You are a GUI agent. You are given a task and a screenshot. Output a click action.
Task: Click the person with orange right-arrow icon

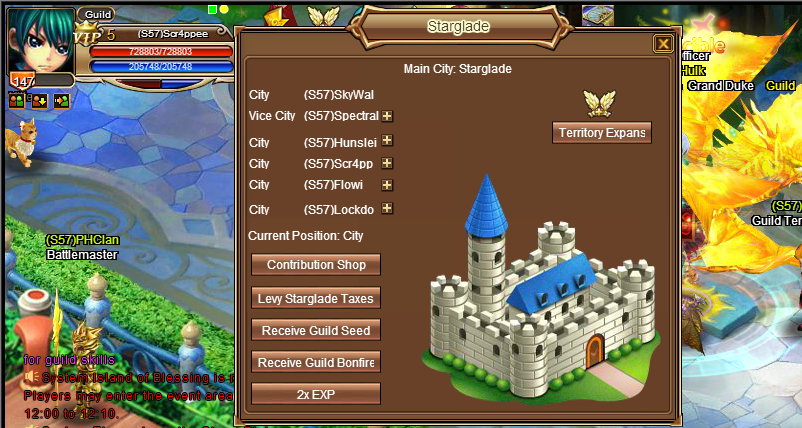[x=61, y=100]
